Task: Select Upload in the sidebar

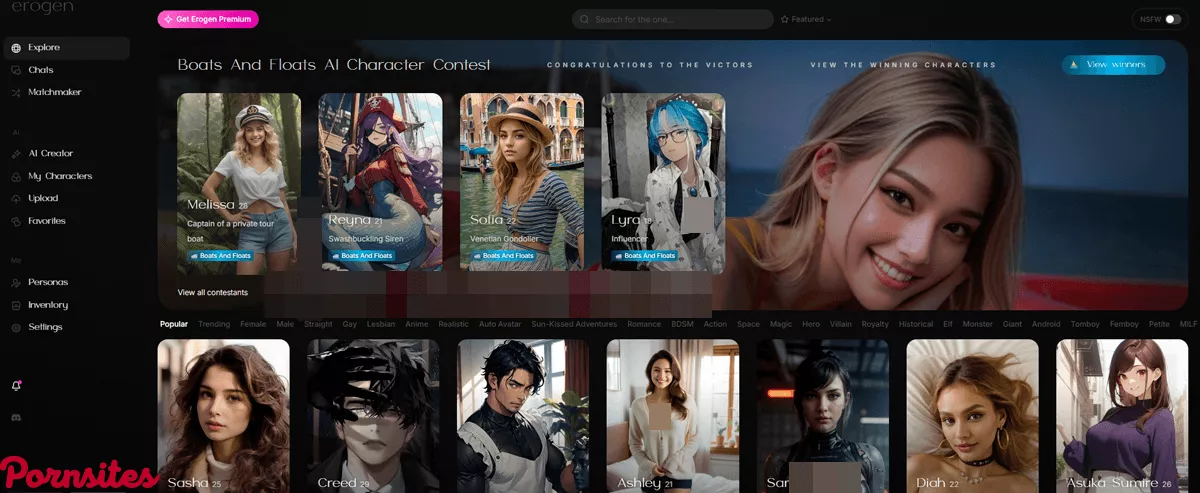Action: (x=43, y=198)
